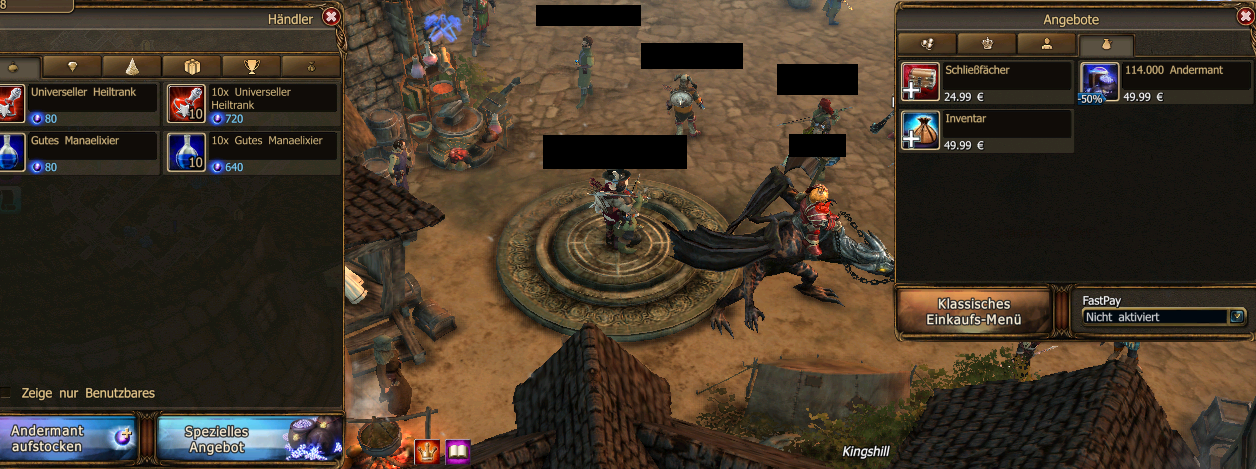Image resolution: width=1256 pixels, height=469 pixels.
Task: Buy the 10x Gutes Manaelixier pack
Action: coord(252,152)
